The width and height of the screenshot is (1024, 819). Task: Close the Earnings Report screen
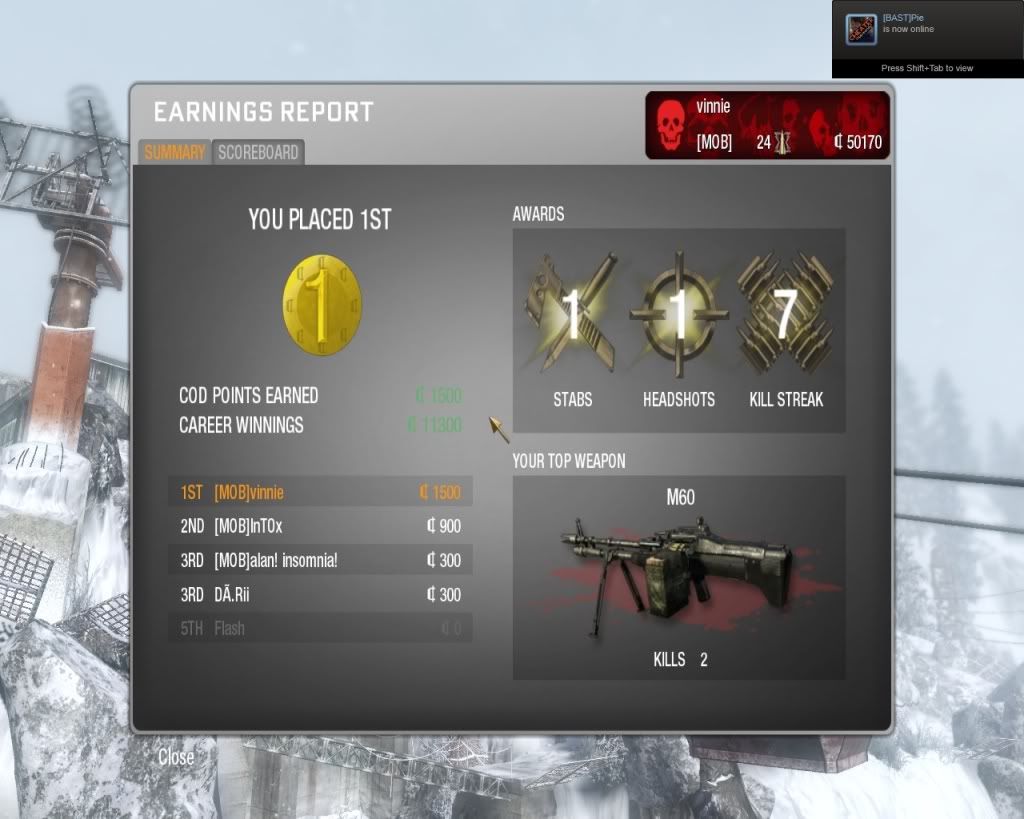click(176, 757)
